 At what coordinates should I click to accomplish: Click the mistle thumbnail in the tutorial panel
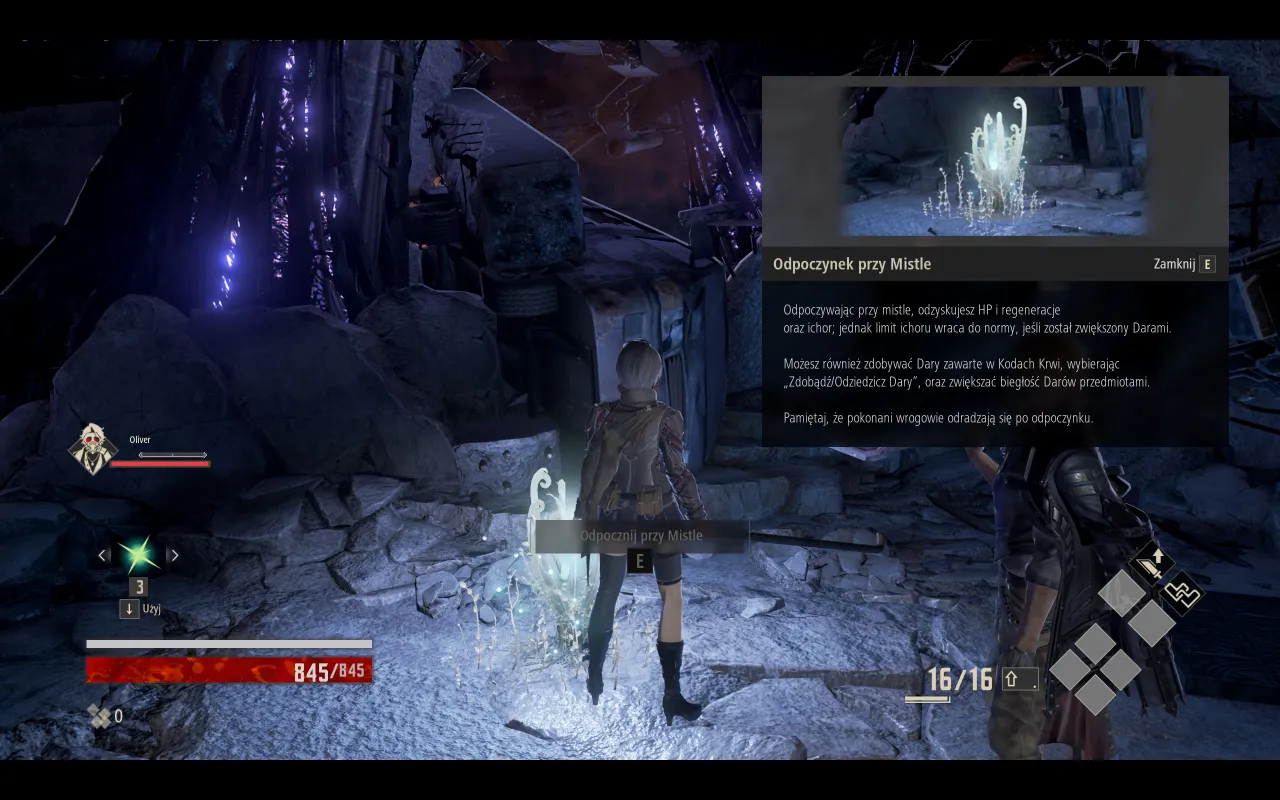click(x=995, y=159)
